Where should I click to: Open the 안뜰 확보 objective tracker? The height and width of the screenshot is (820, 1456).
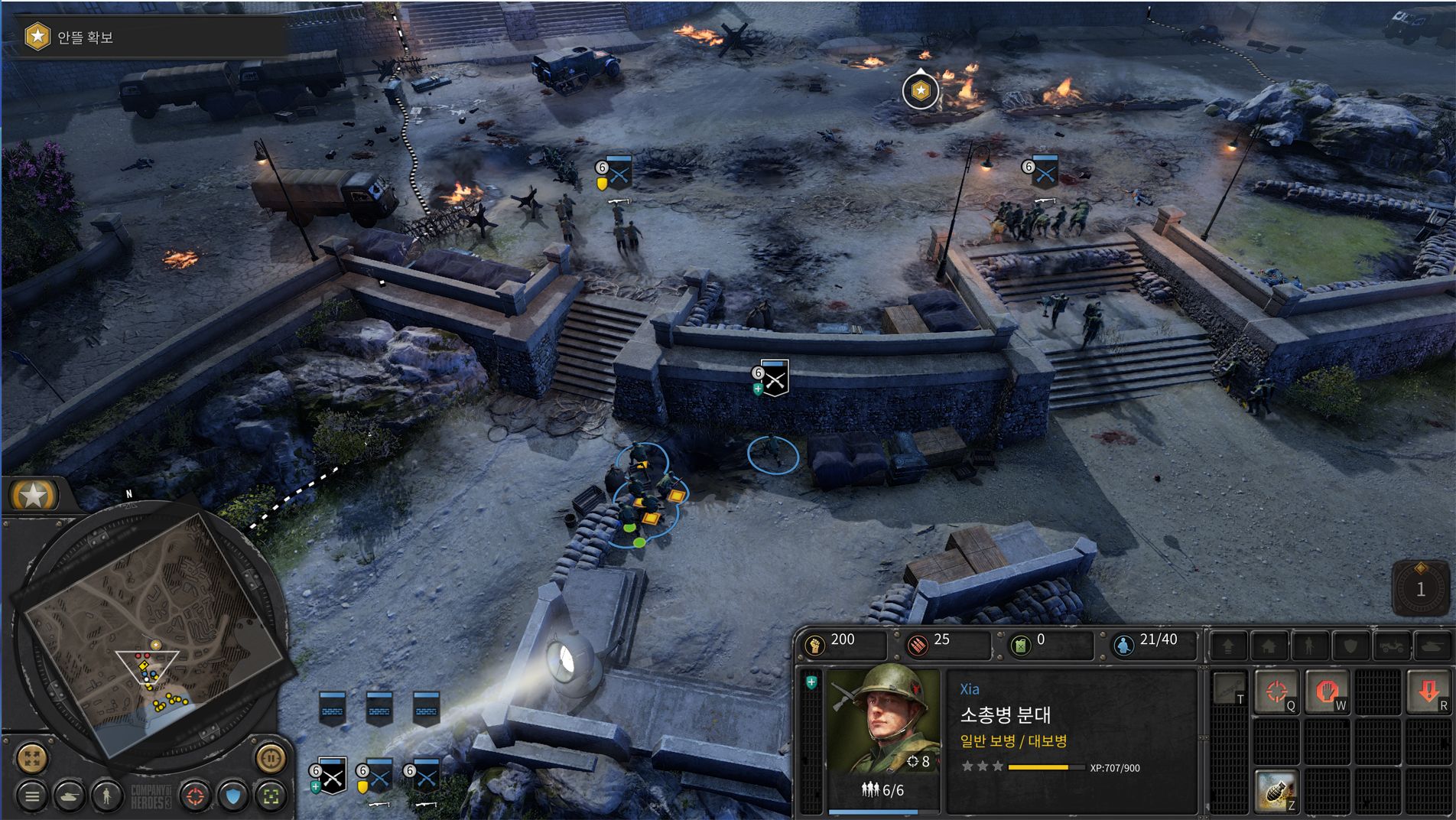(x=84, y=37)
